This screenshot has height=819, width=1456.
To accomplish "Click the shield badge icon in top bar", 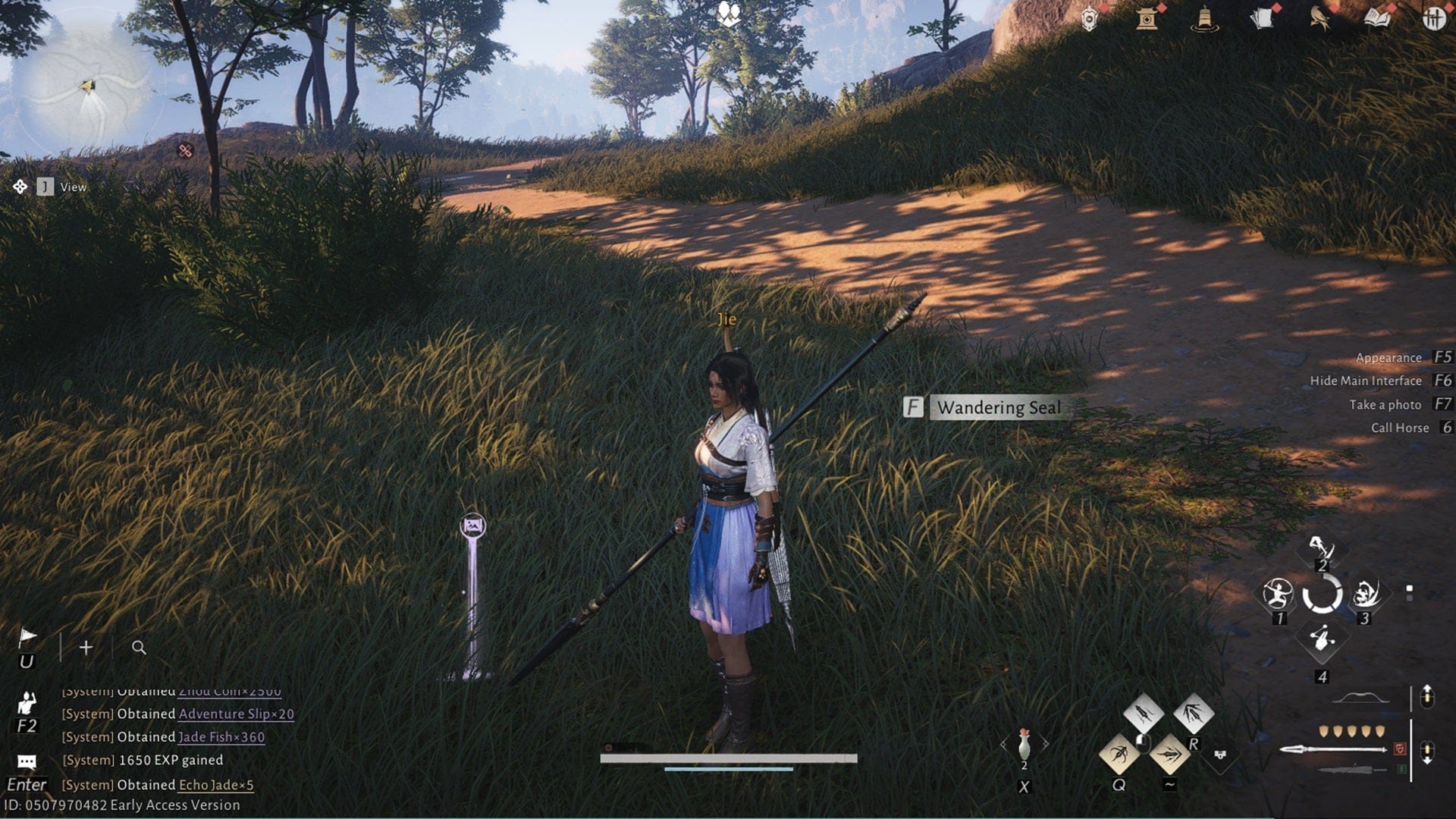I will [x=1089, y=20].
